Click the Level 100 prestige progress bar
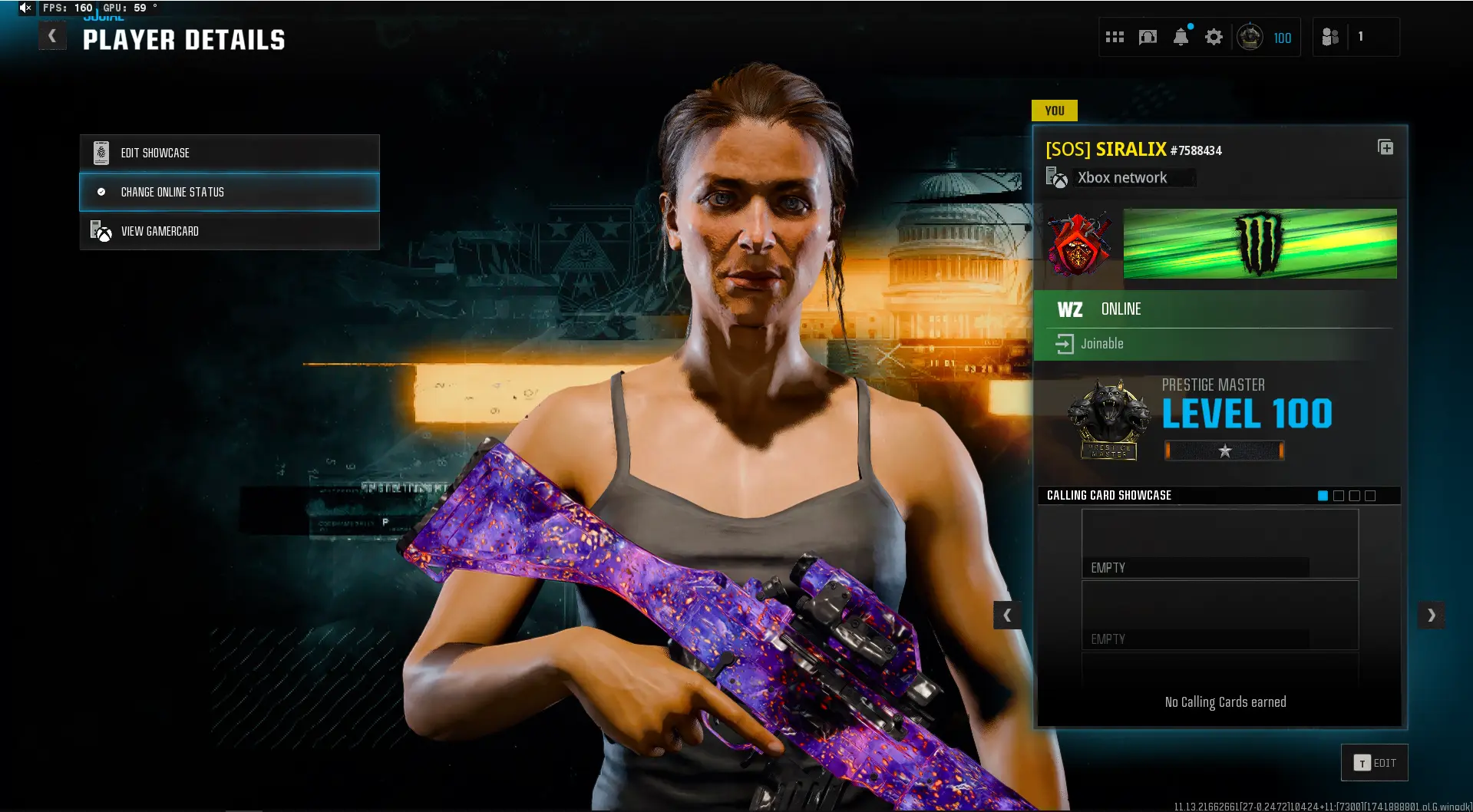The image size is (1473, 812). point(1224,451)
